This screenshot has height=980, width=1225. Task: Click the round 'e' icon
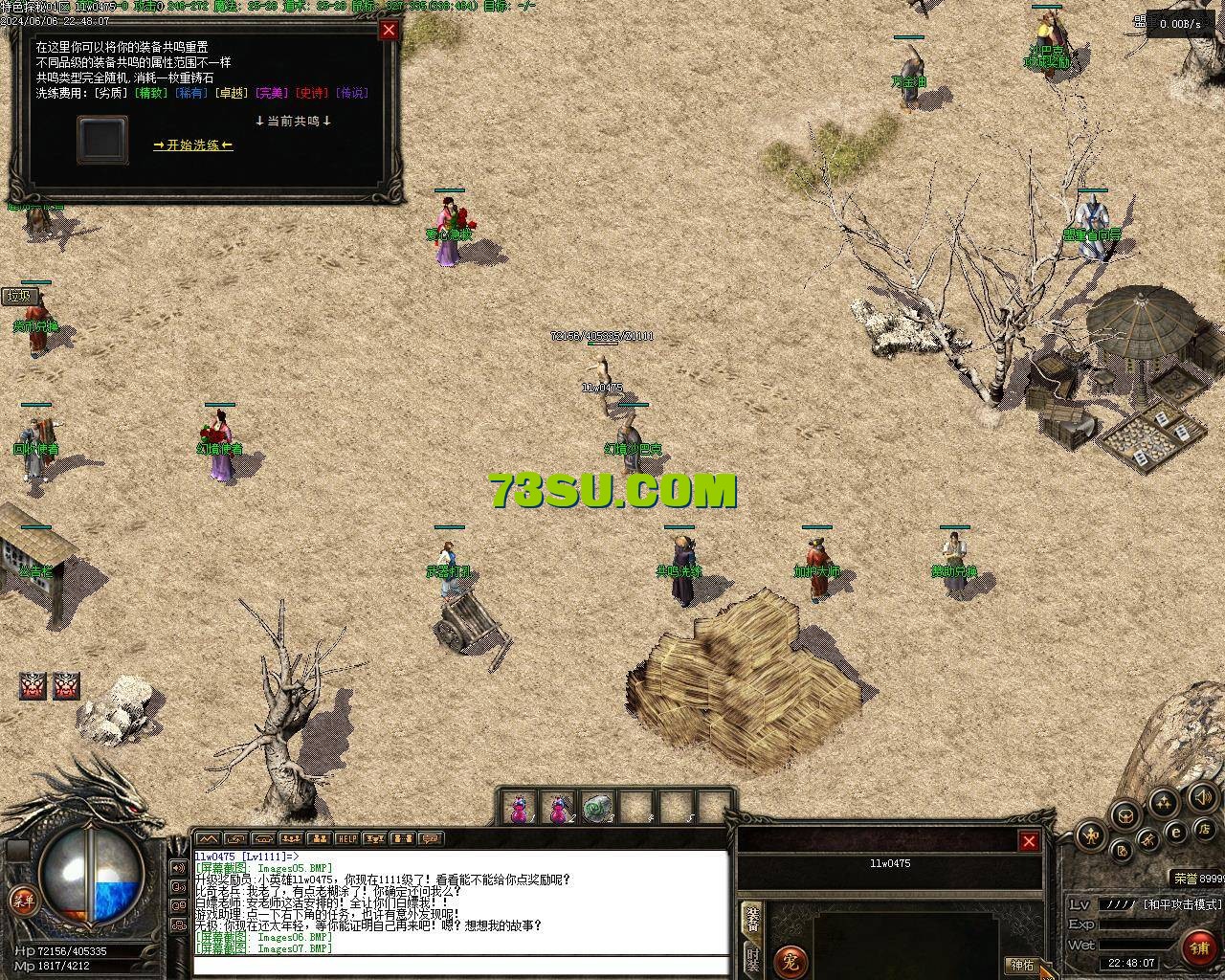(x=1176, y=833)
